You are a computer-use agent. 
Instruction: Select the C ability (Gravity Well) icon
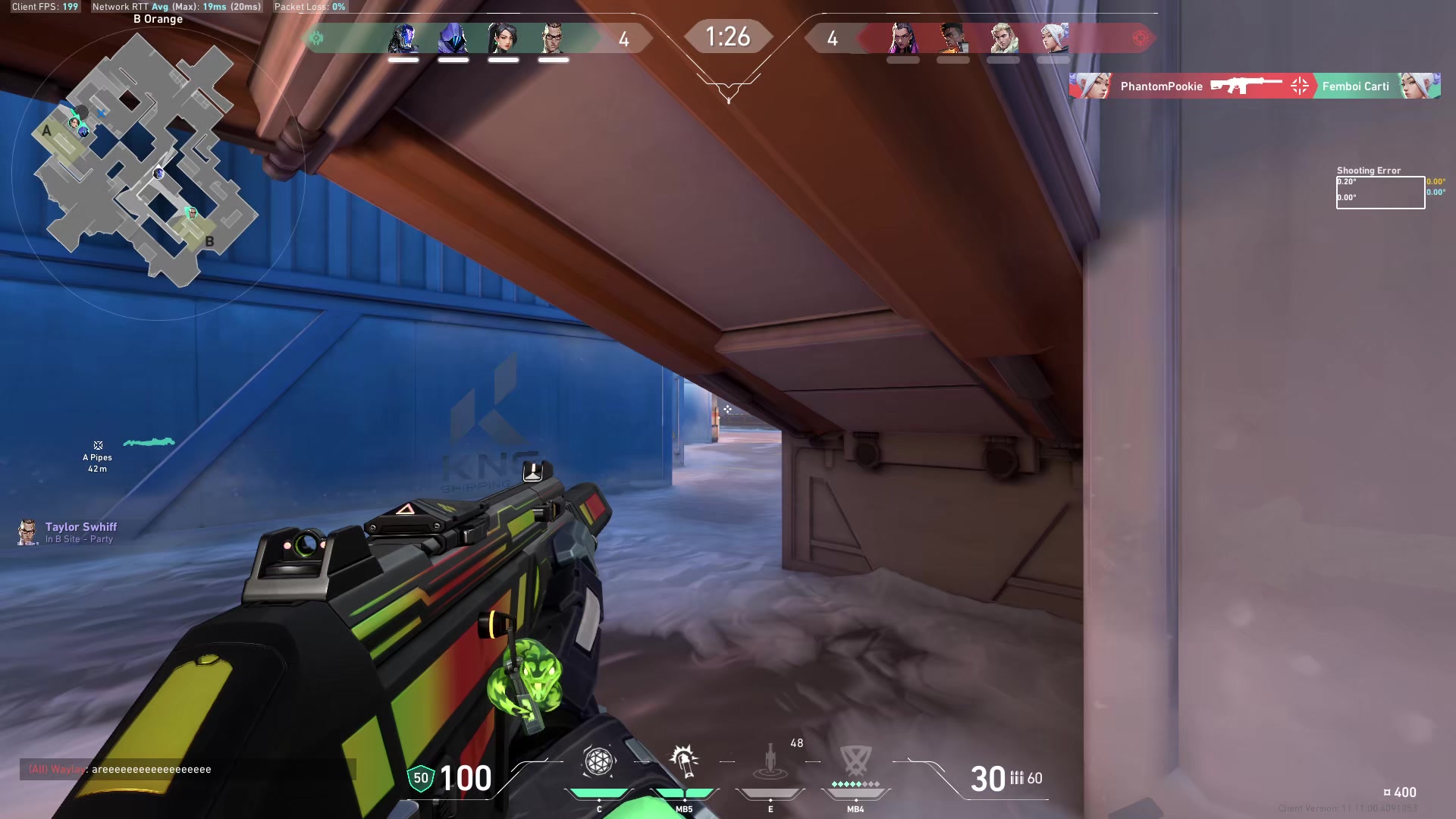click(599, 762)
